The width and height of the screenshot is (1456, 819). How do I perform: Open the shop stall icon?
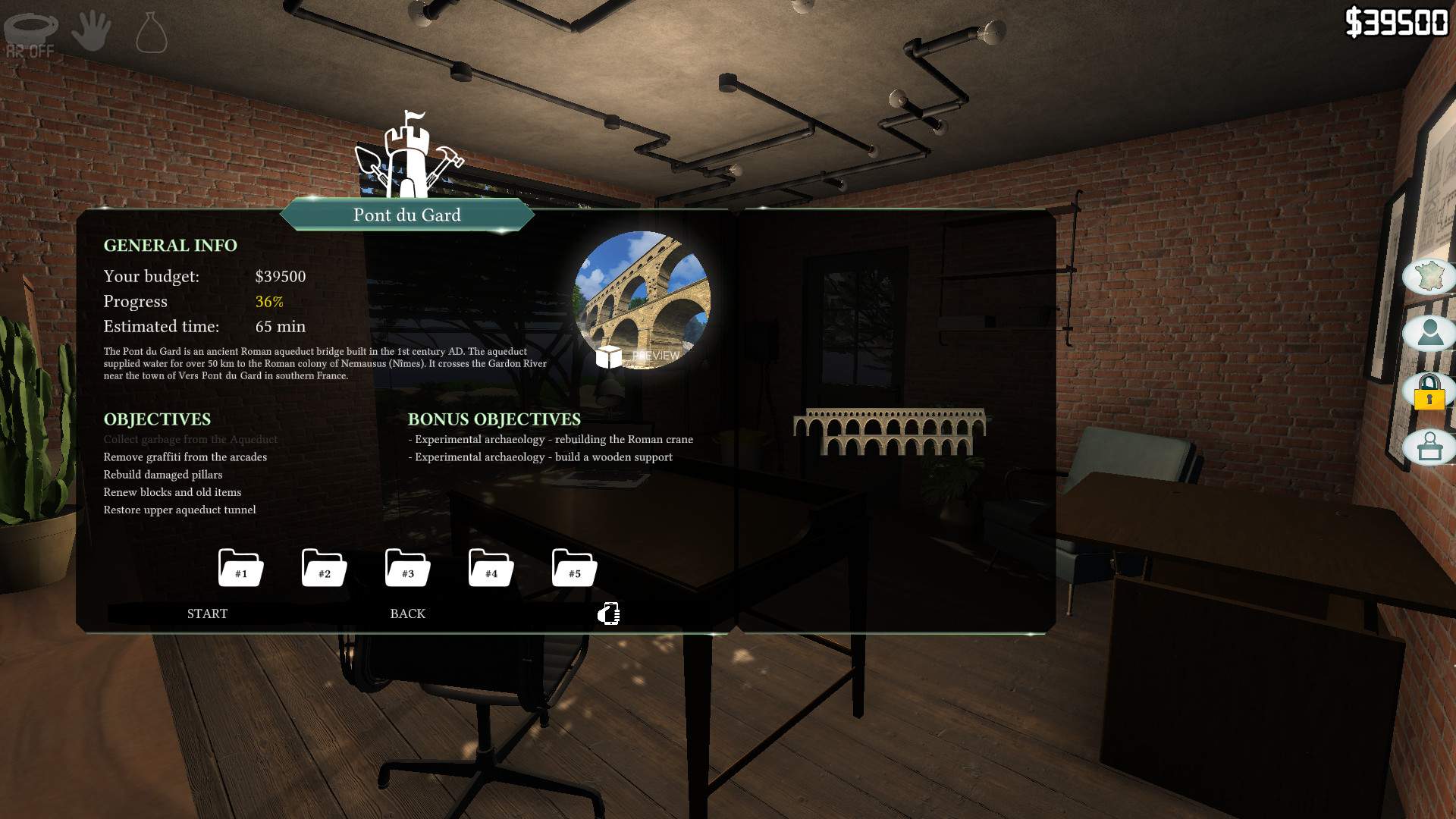click(1429, 447)
